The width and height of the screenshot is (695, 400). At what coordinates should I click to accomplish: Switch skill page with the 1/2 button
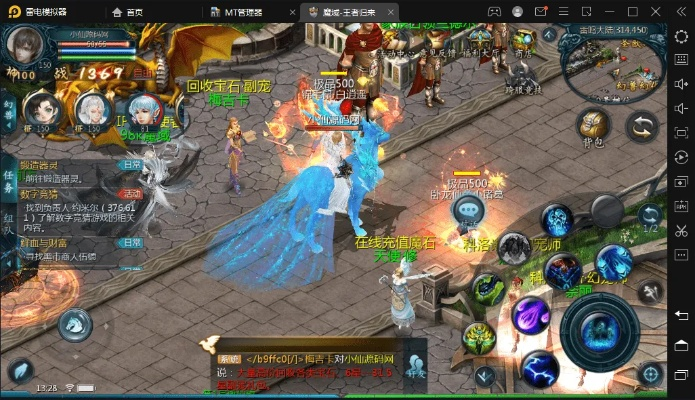pos(651,216)
